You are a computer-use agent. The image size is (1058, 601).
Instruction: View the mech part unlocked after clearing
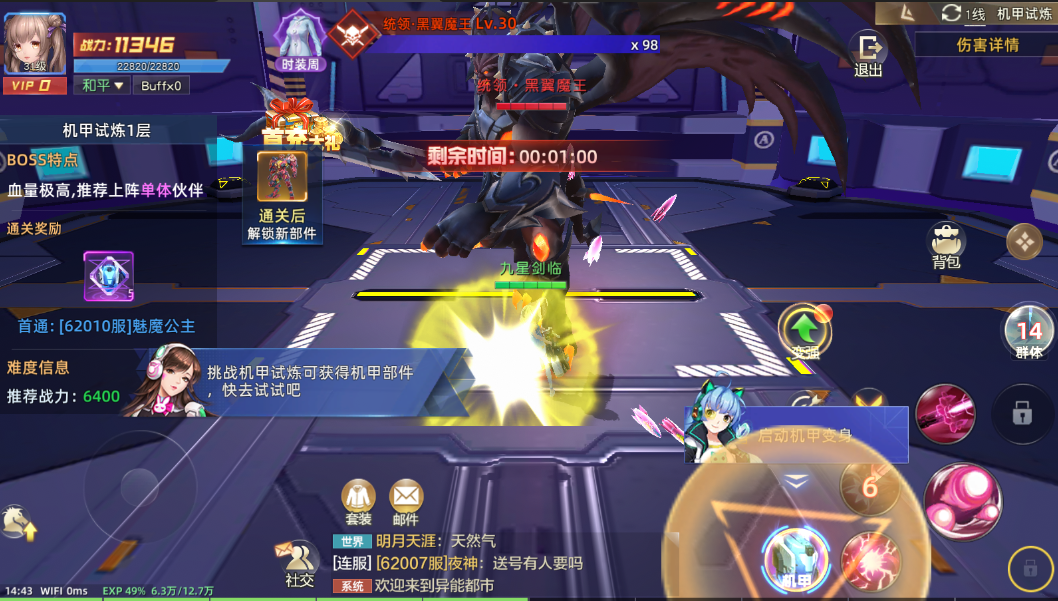point(282,177)
